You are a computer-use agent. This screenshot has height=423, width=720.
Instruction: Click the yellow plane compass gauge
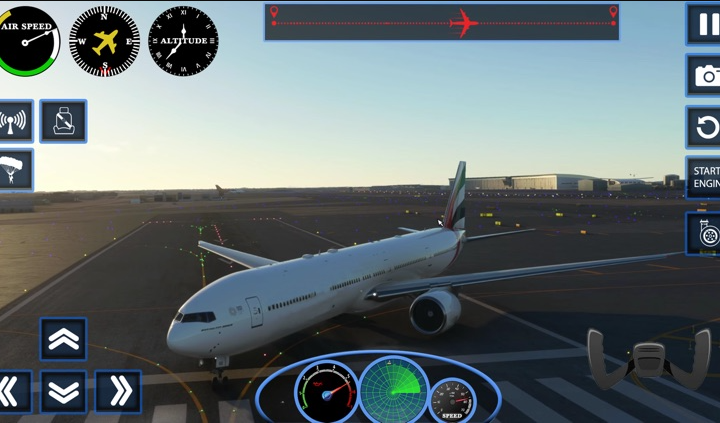(105, 41)
